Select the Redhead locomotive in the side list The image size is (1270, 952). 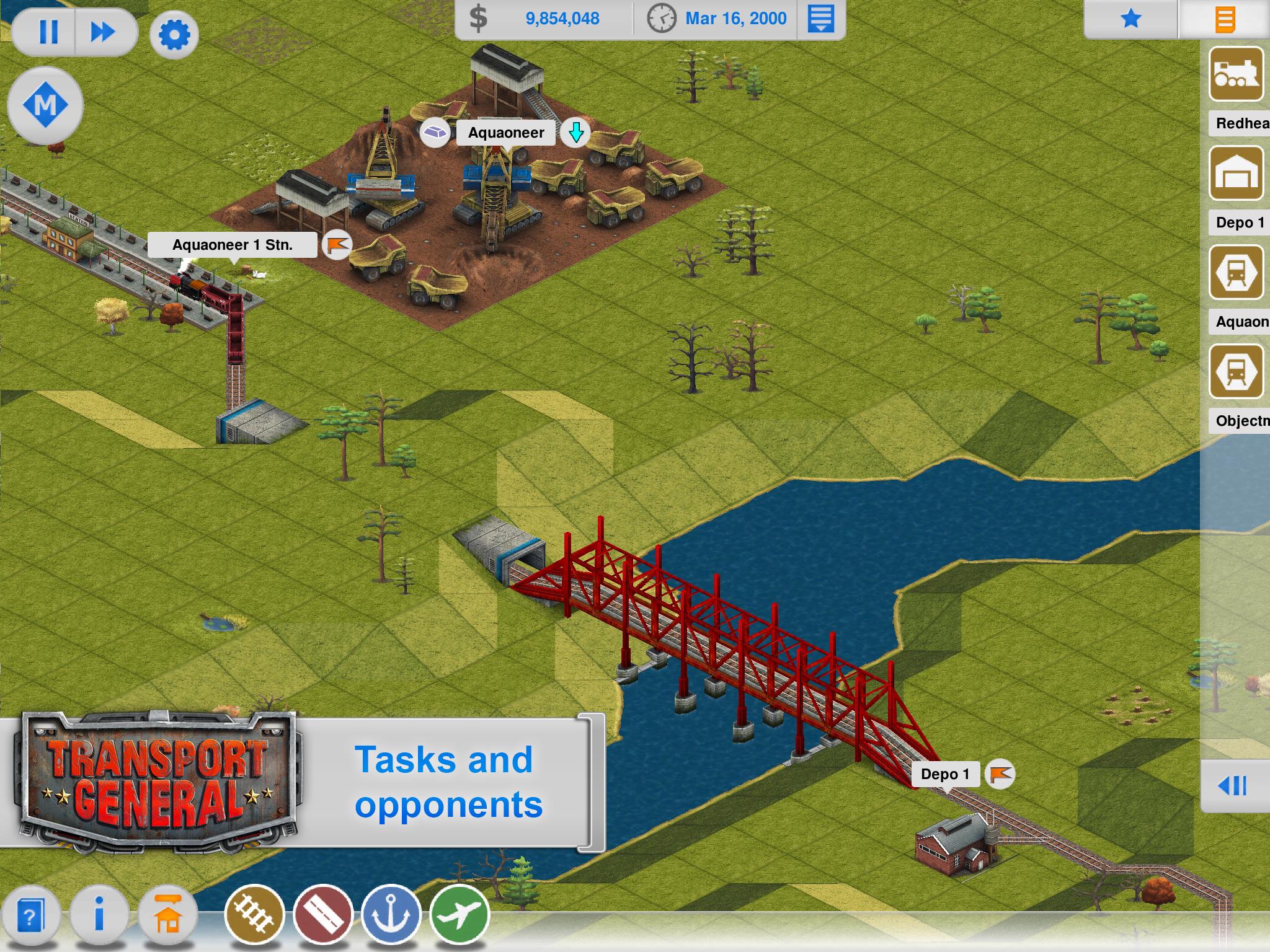(x=1236, y=74)
